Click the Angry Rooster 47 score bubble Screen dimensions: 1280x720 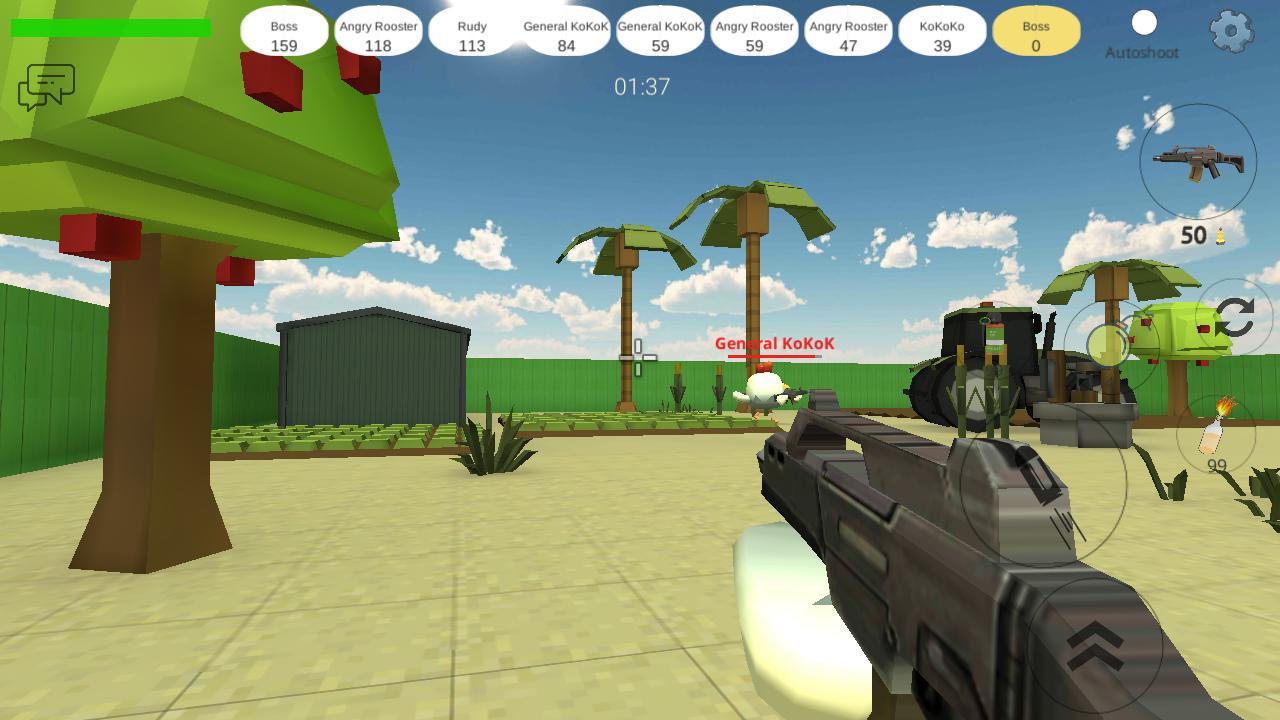pyautogui.click(x=847, y=31)
